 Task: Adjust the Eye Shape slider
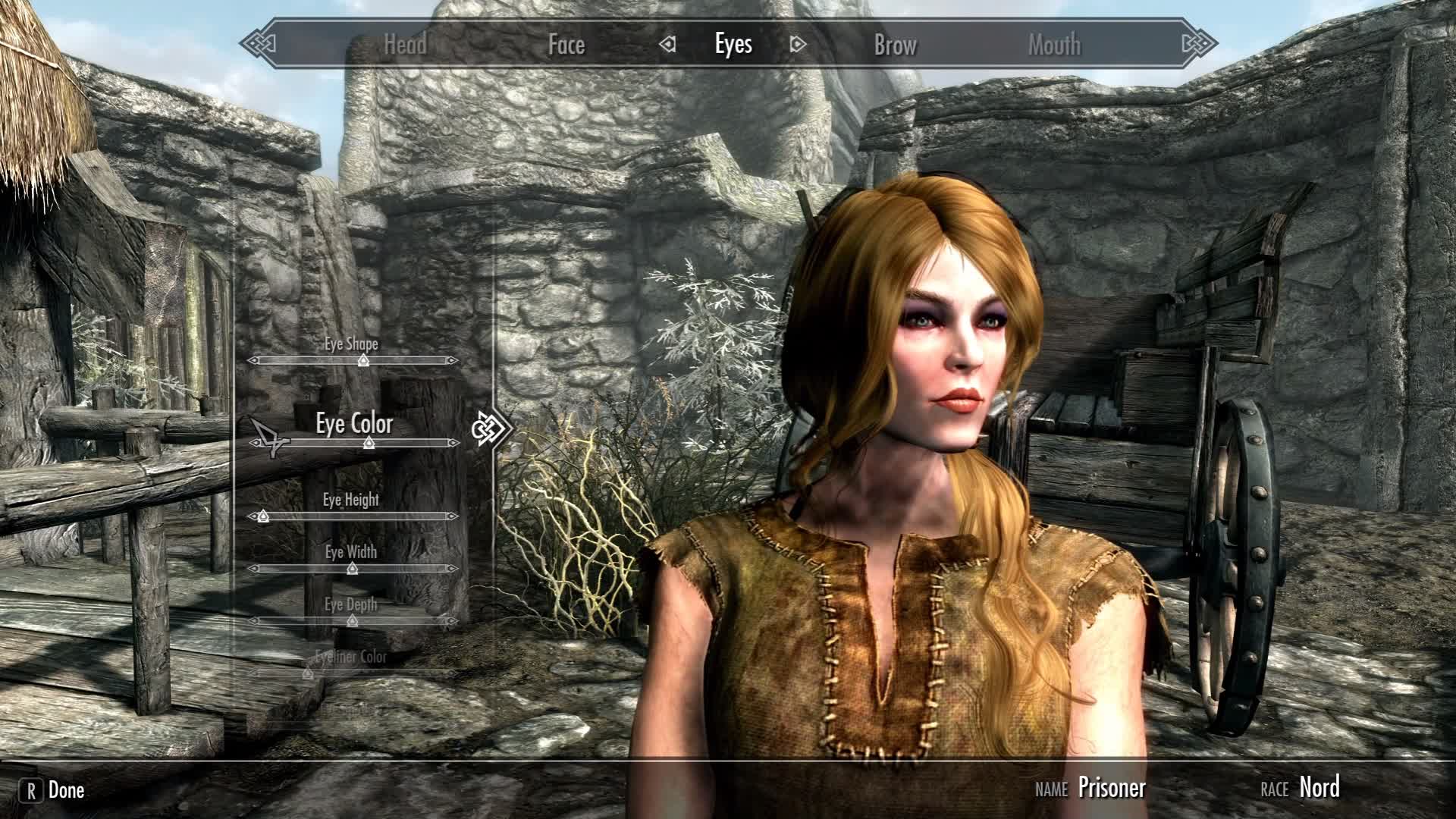point(363,360)
